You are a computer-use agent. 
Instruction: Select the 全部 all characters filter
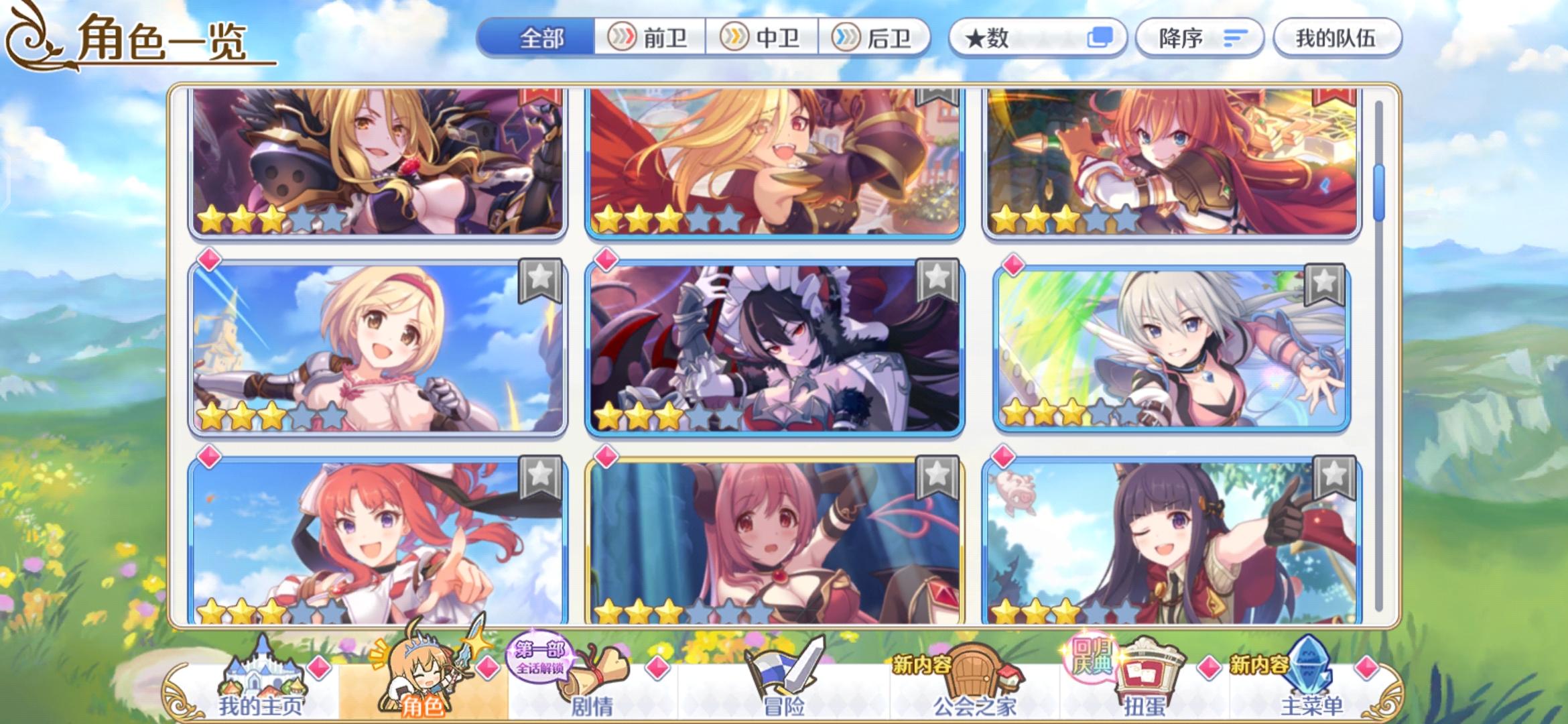point(543,38)
